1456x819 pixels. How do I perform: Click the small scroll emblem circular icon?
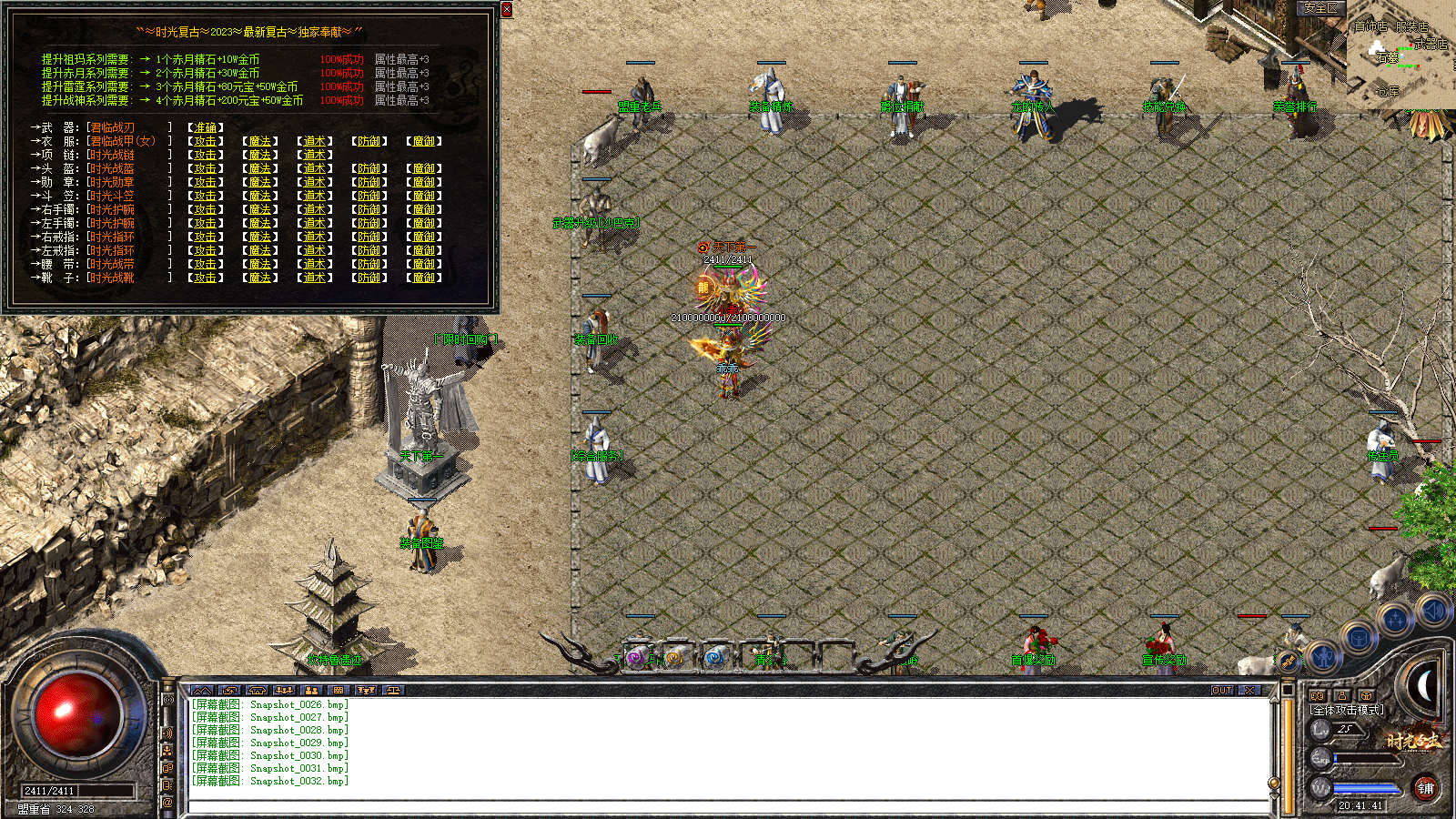click(1288, 660)
